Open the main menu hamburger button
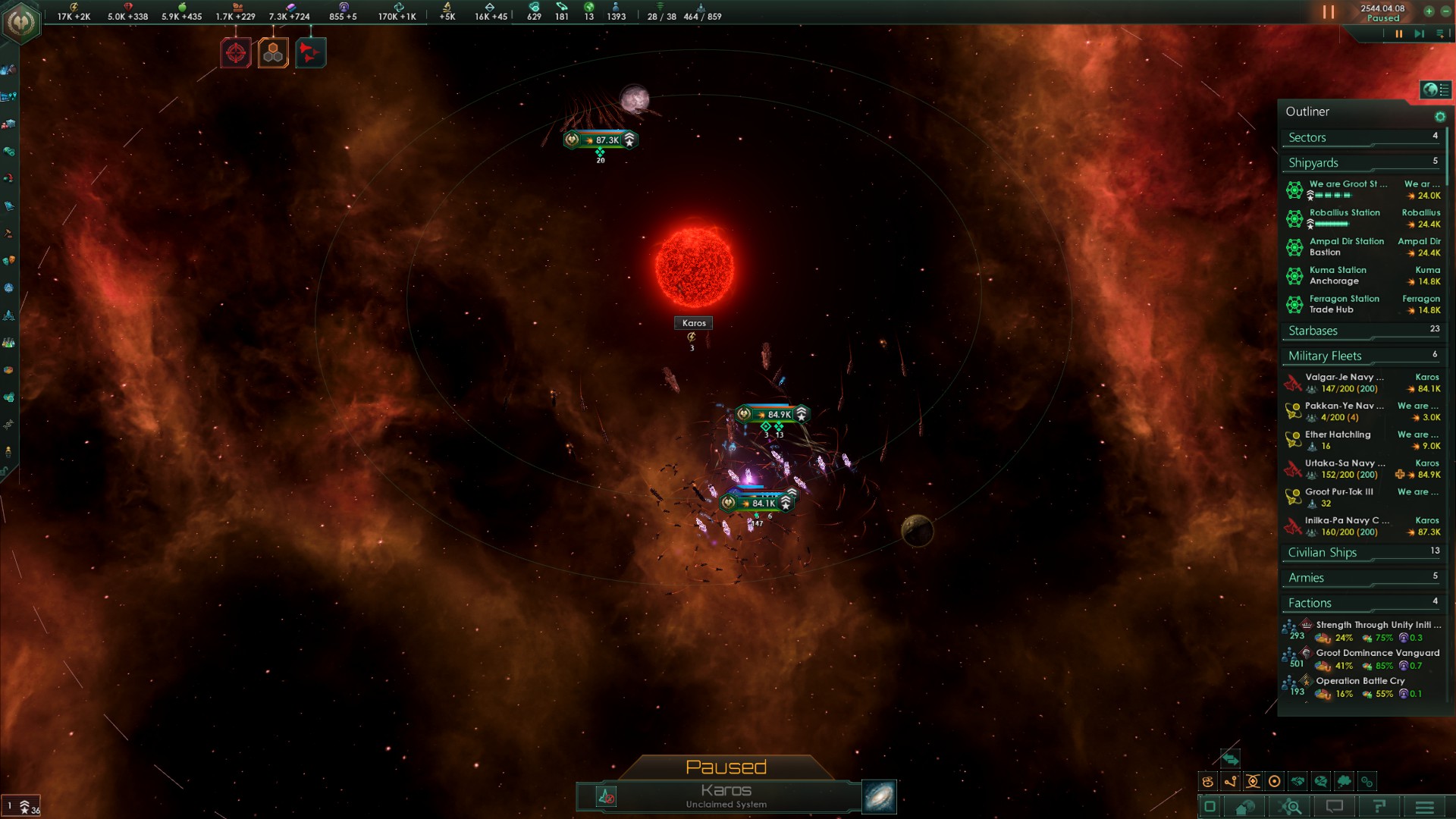 tap(1424, 807)
